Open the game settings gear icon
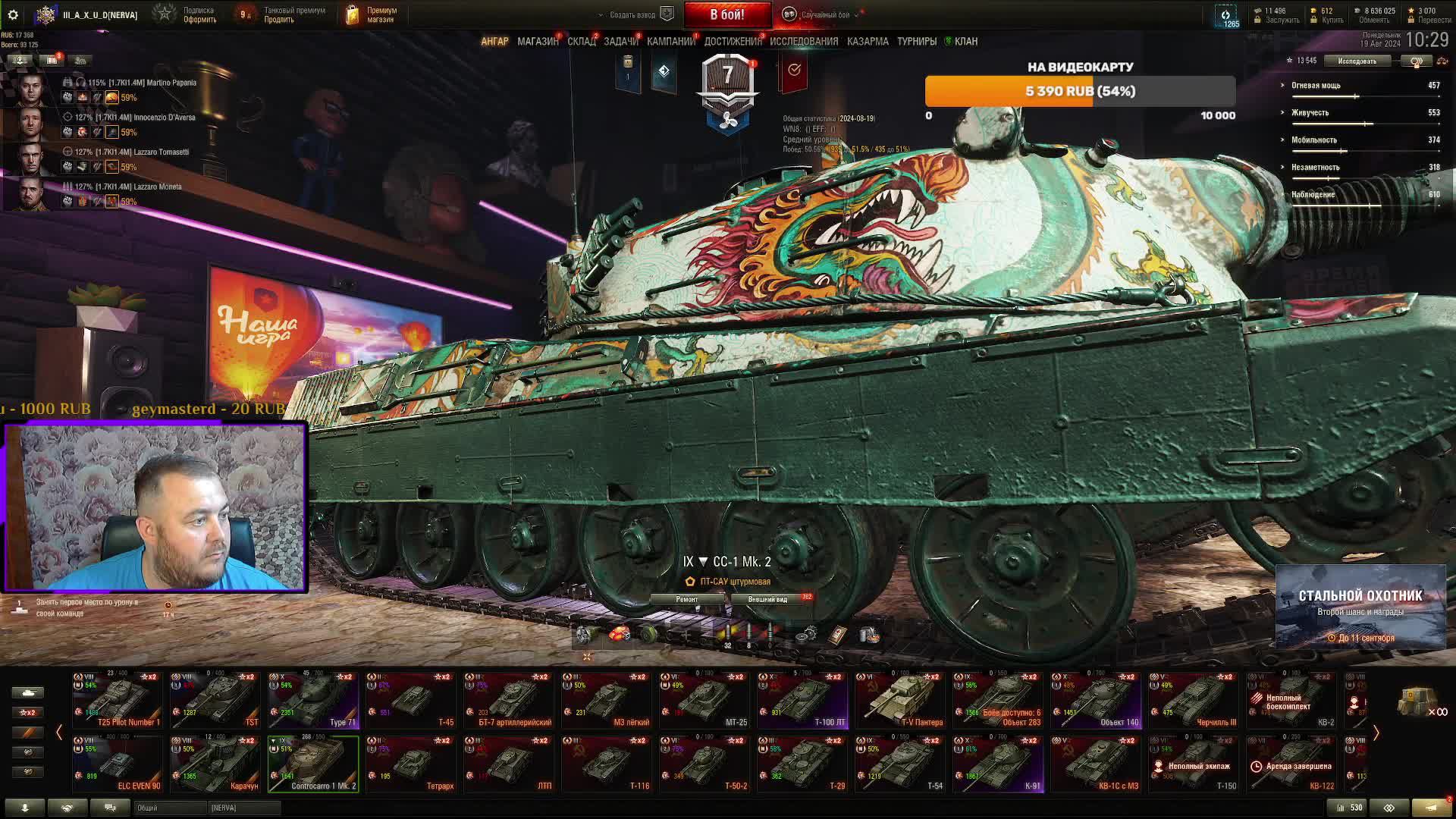Viewport: 1456px width, 819px height. pyautogui.click(x=13, y=14)
